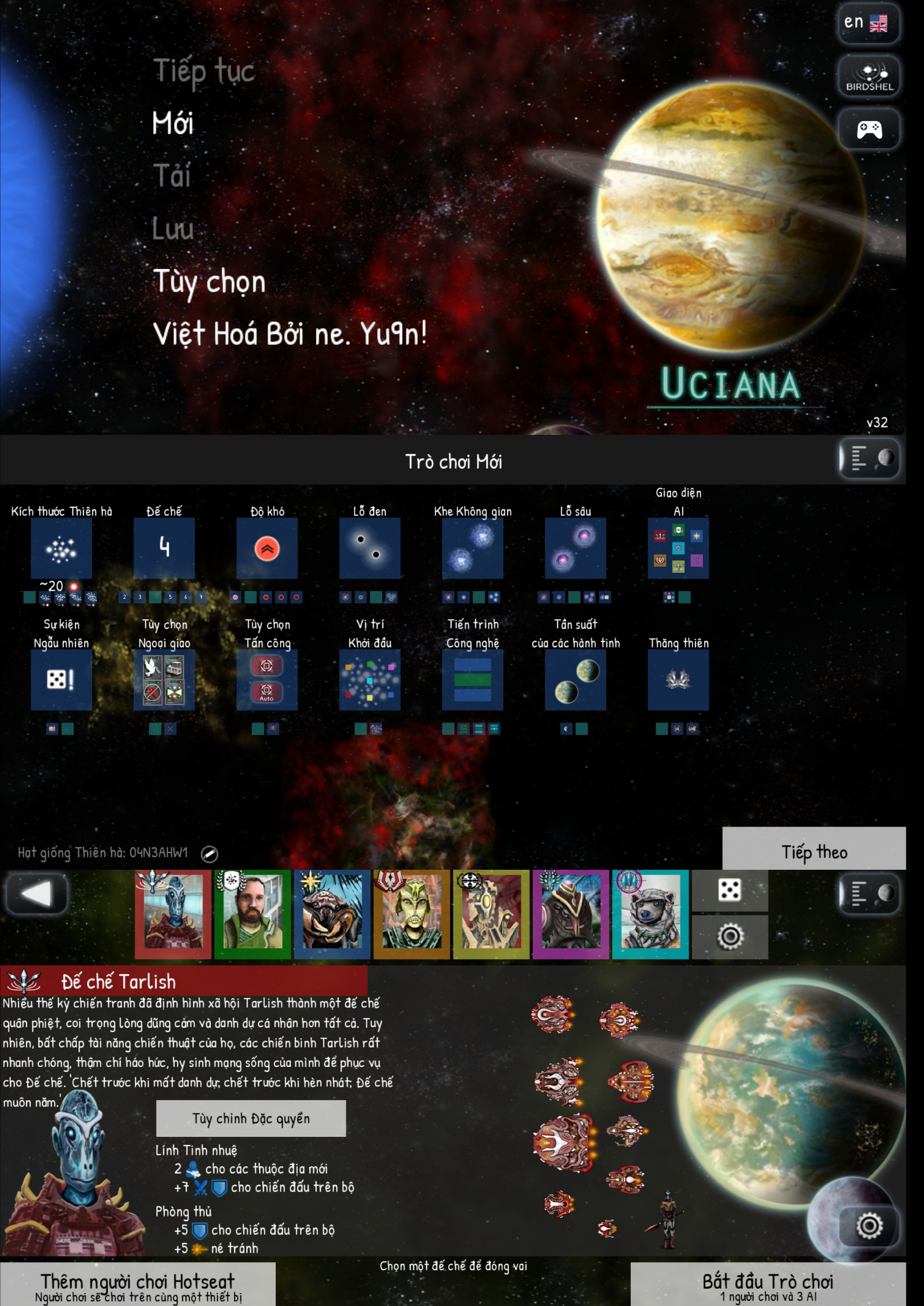Screen dimensions: 924x1306
Task: Open the Birdshel logo link
Action: click(869, 76)
